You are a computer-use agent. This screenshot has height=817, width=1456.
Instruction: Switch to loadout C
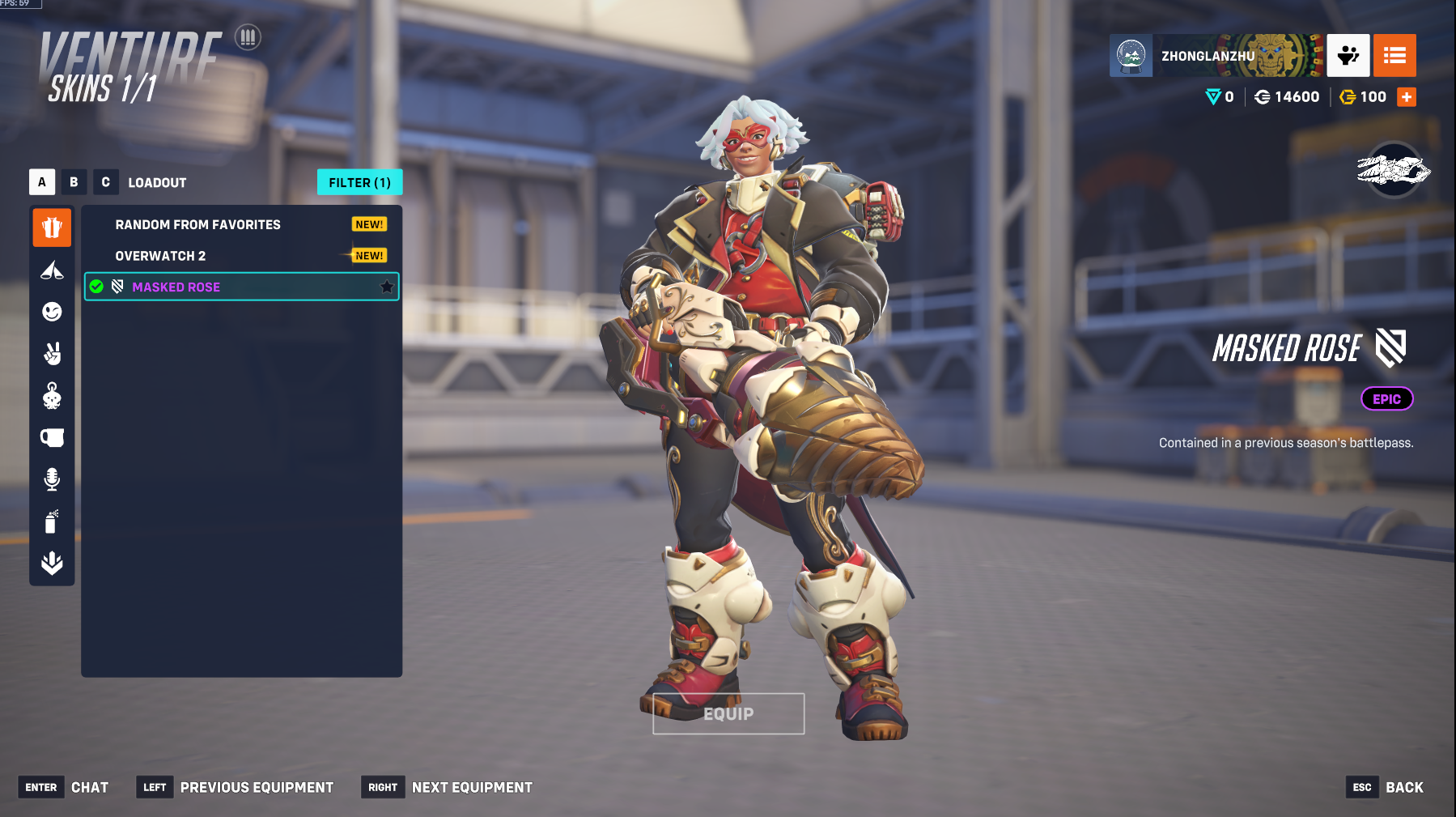pos(105,182)
